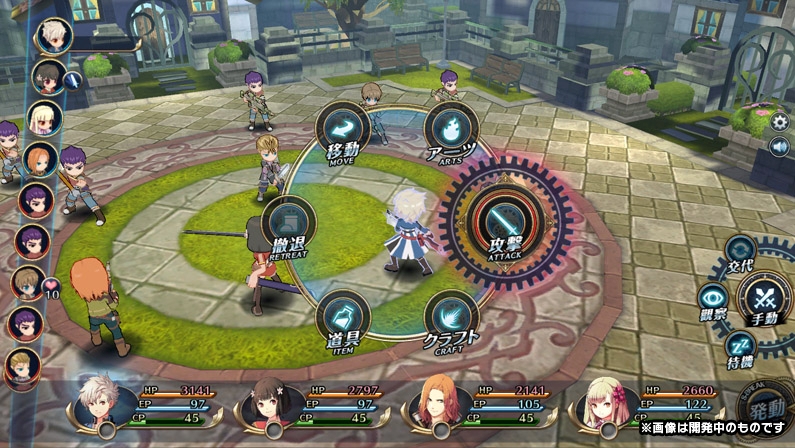Viewport: 795px width, 448px height.
Task: Select the dark-haired girl's party portrait
Action: pos(266,402)
